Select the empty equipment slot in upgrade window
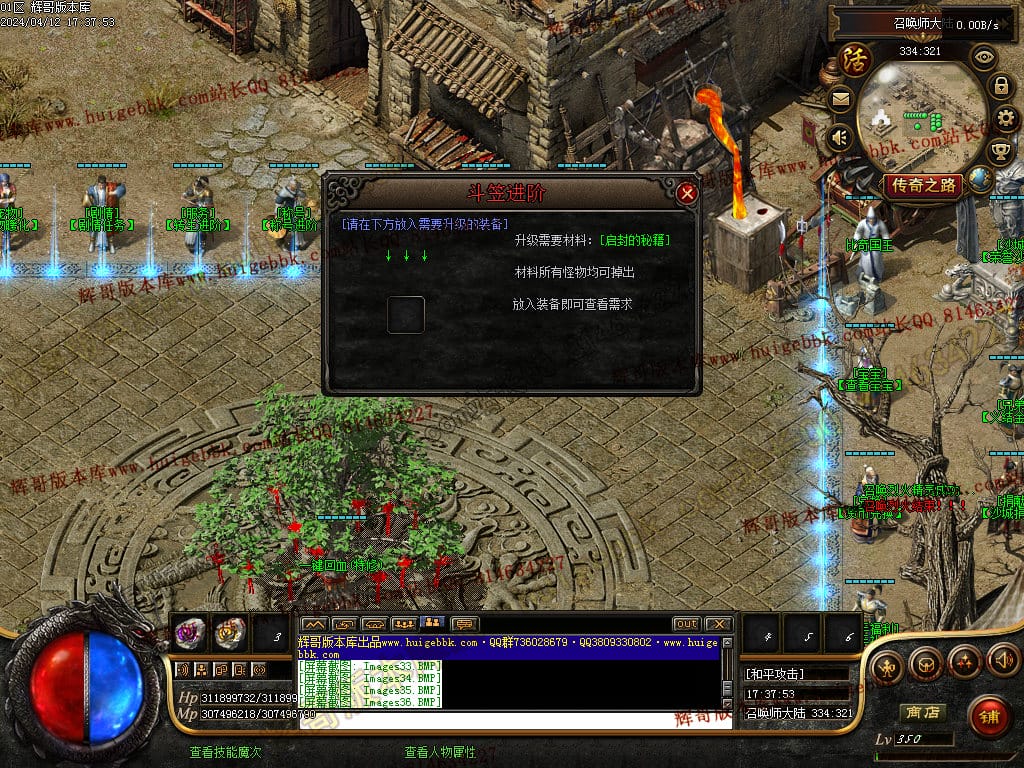The height and width of the screenshot is (768, 1024). click(406, 315)
